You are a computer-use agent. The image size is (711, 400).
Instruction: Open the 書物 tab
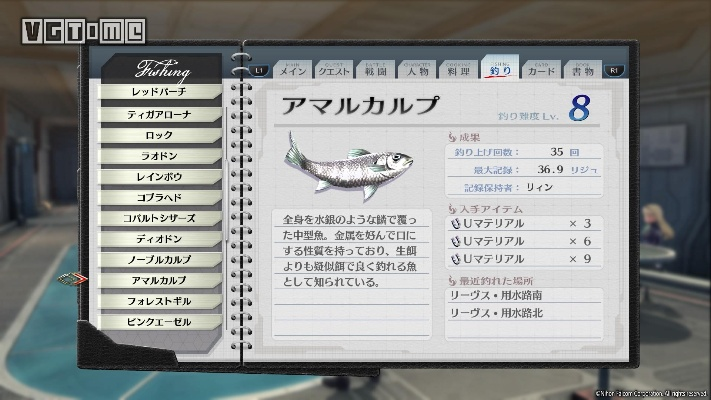(582, 70)
